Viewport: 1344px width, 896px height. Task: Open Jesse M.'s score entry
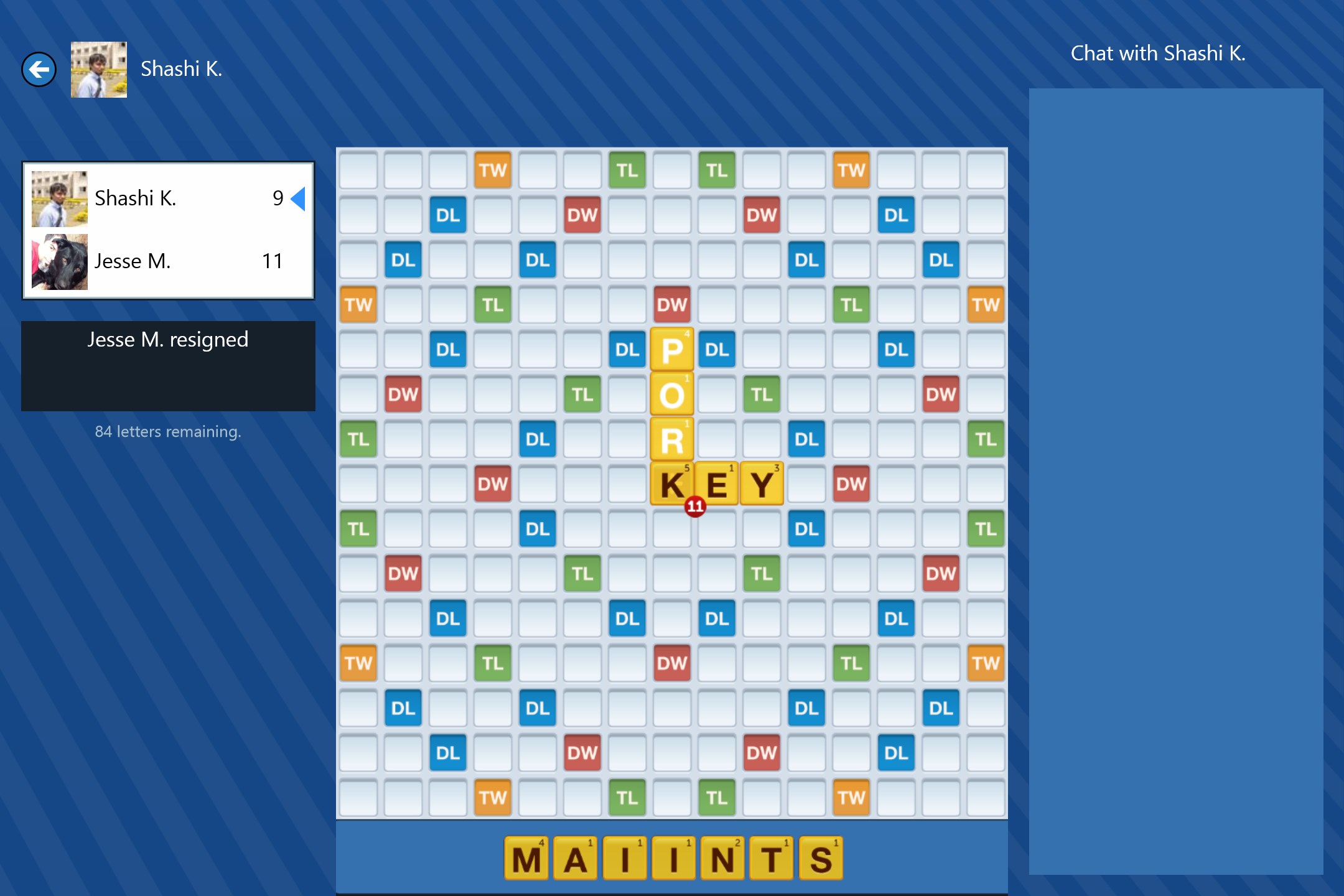(168, 261)
